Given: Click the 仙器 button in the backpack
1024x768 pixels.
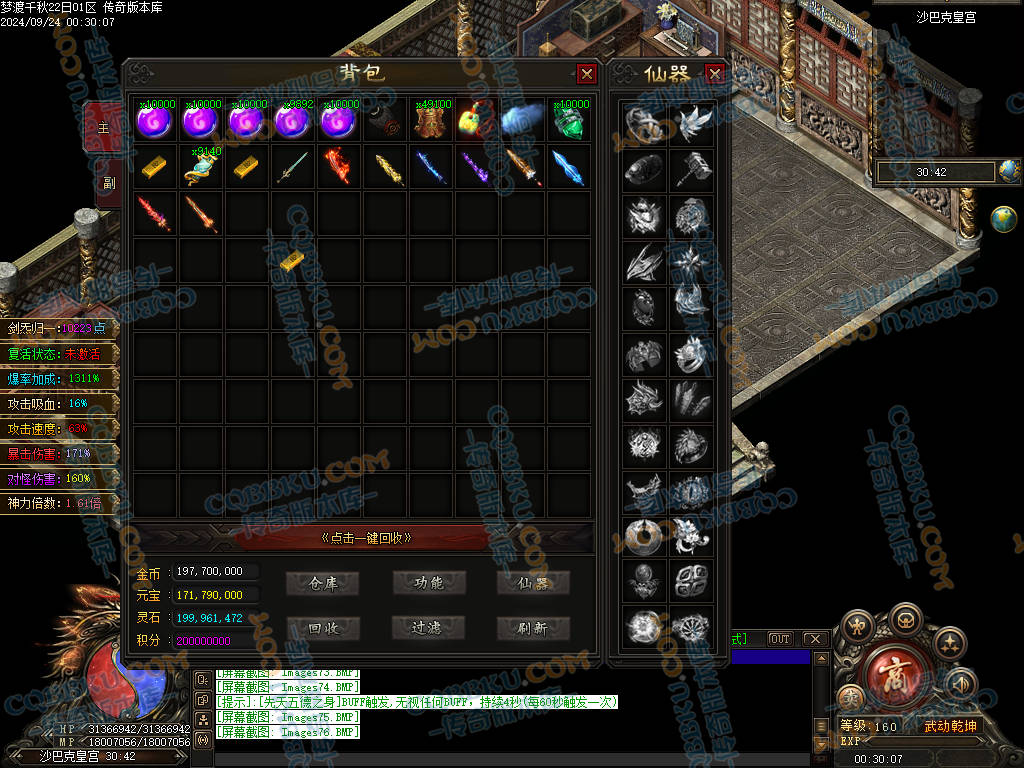Looking at the screenshot, I should (533, 583).
